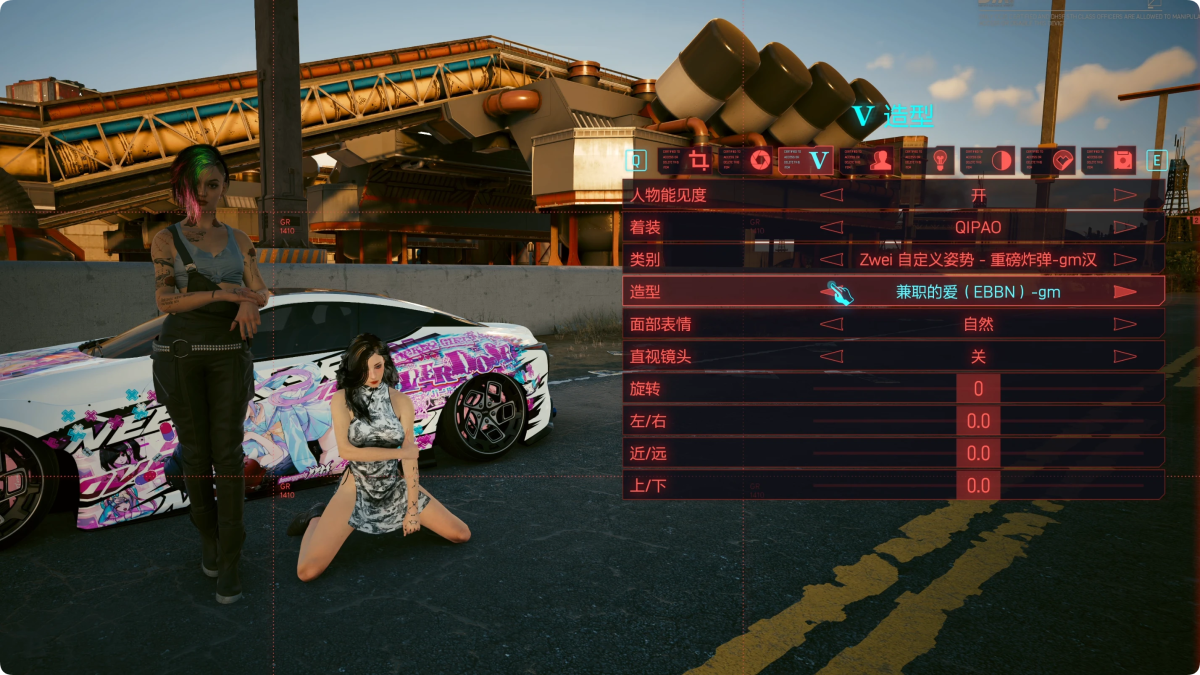Switch to the lightbulb lighting tab
The height and width of the screenshot is (675, 1200).
pos(941,160)
